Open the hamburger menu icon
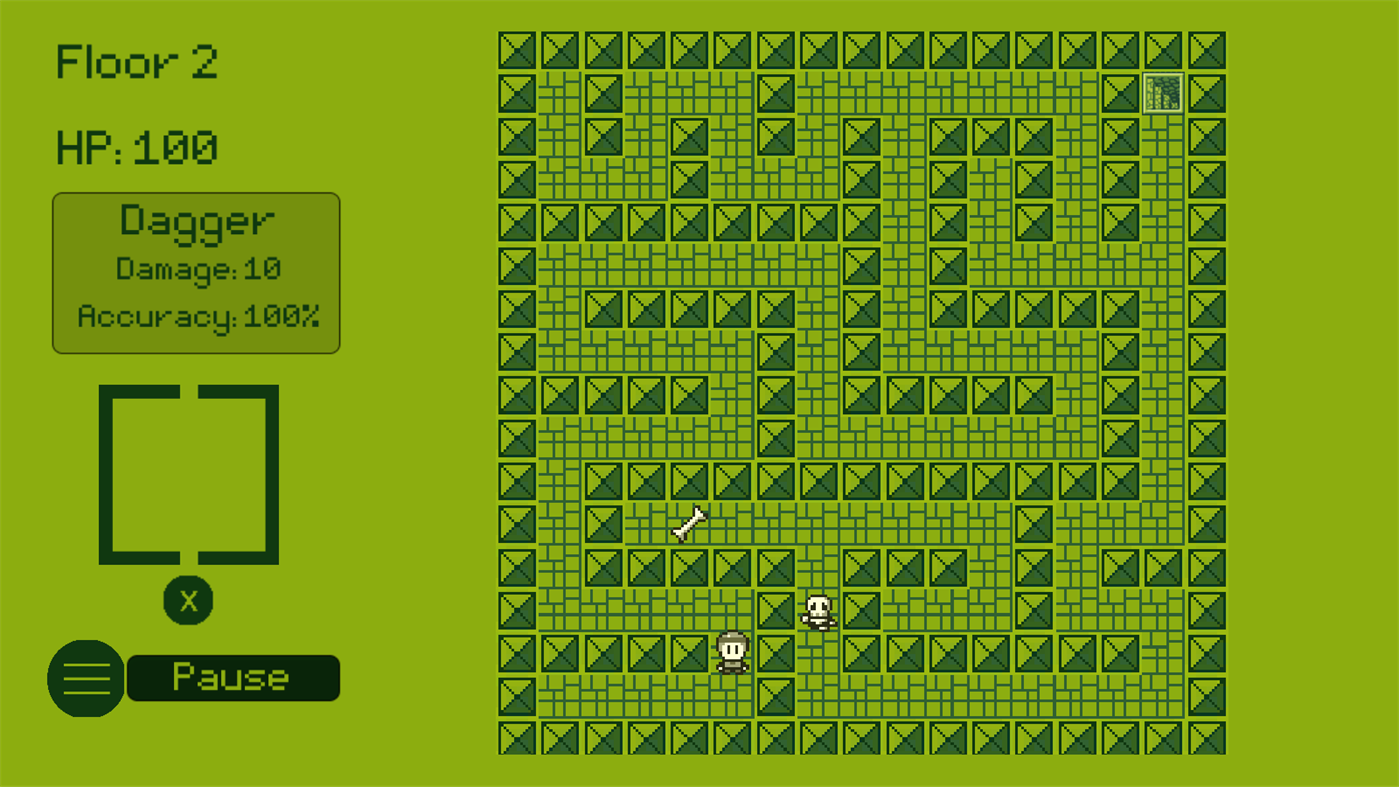This screenshot has height=787, width=1399. click(85, 678)
